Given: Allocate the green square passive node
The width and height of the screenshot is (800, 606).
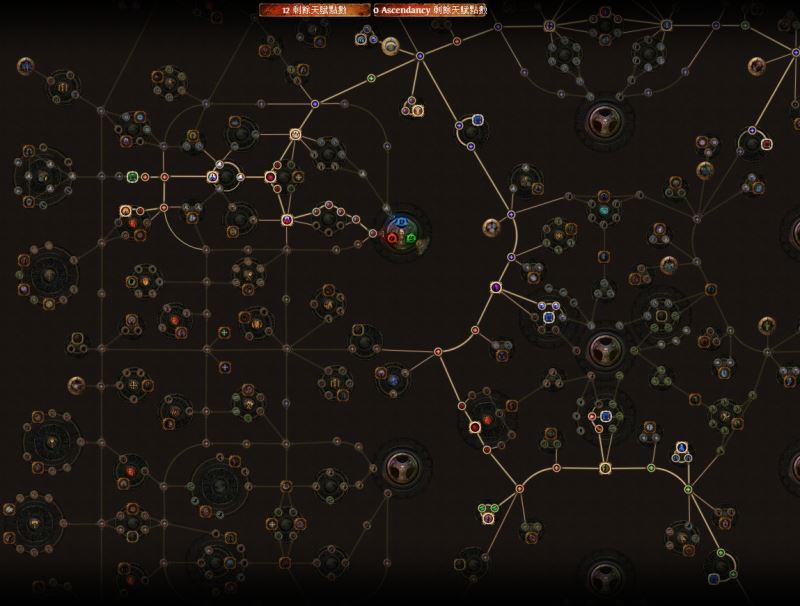Looking at the screenshot, I should click(x=132, y=177).
